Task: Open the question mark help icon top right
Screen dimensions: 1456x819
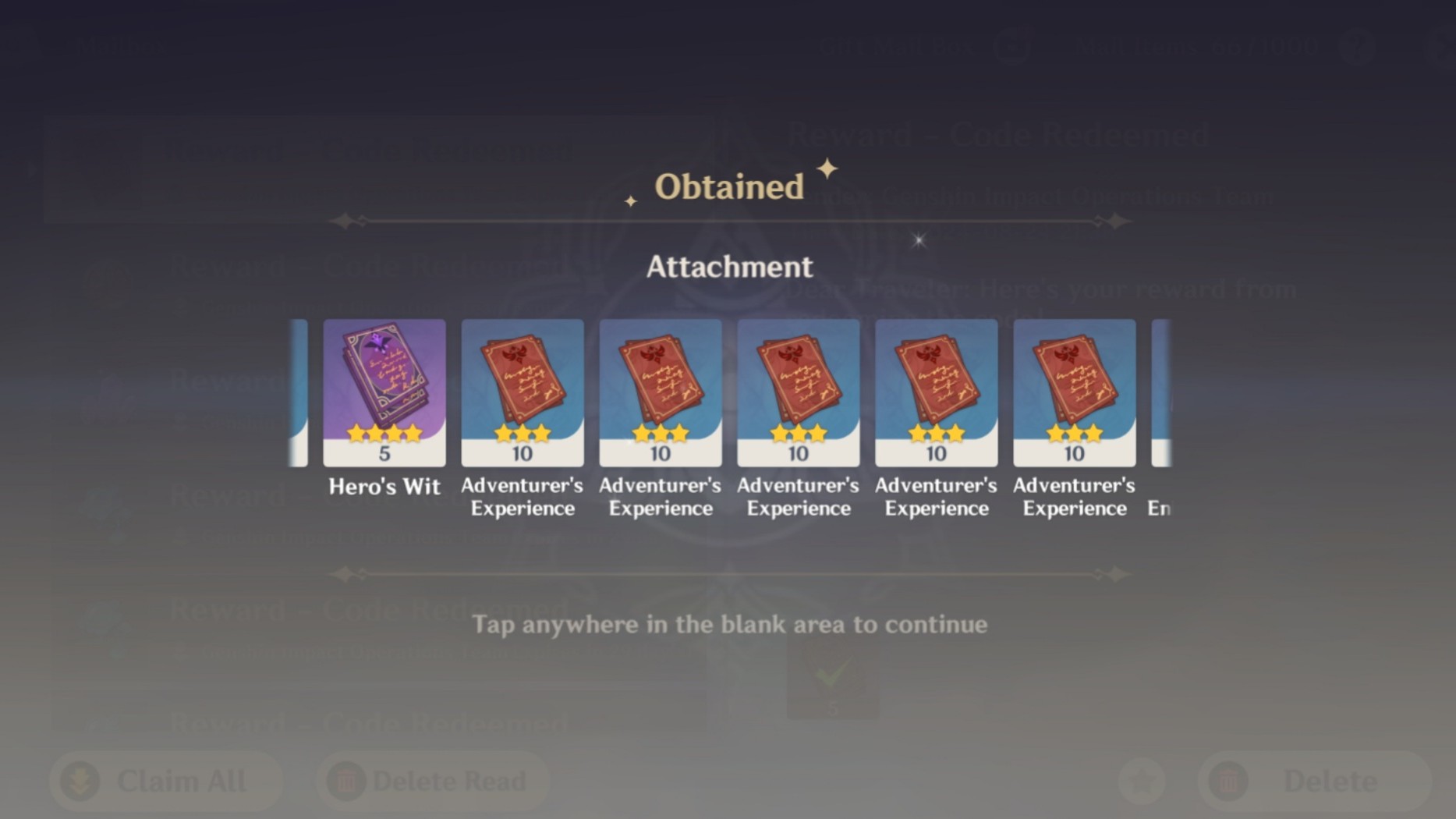Action: pos(1357,47)
